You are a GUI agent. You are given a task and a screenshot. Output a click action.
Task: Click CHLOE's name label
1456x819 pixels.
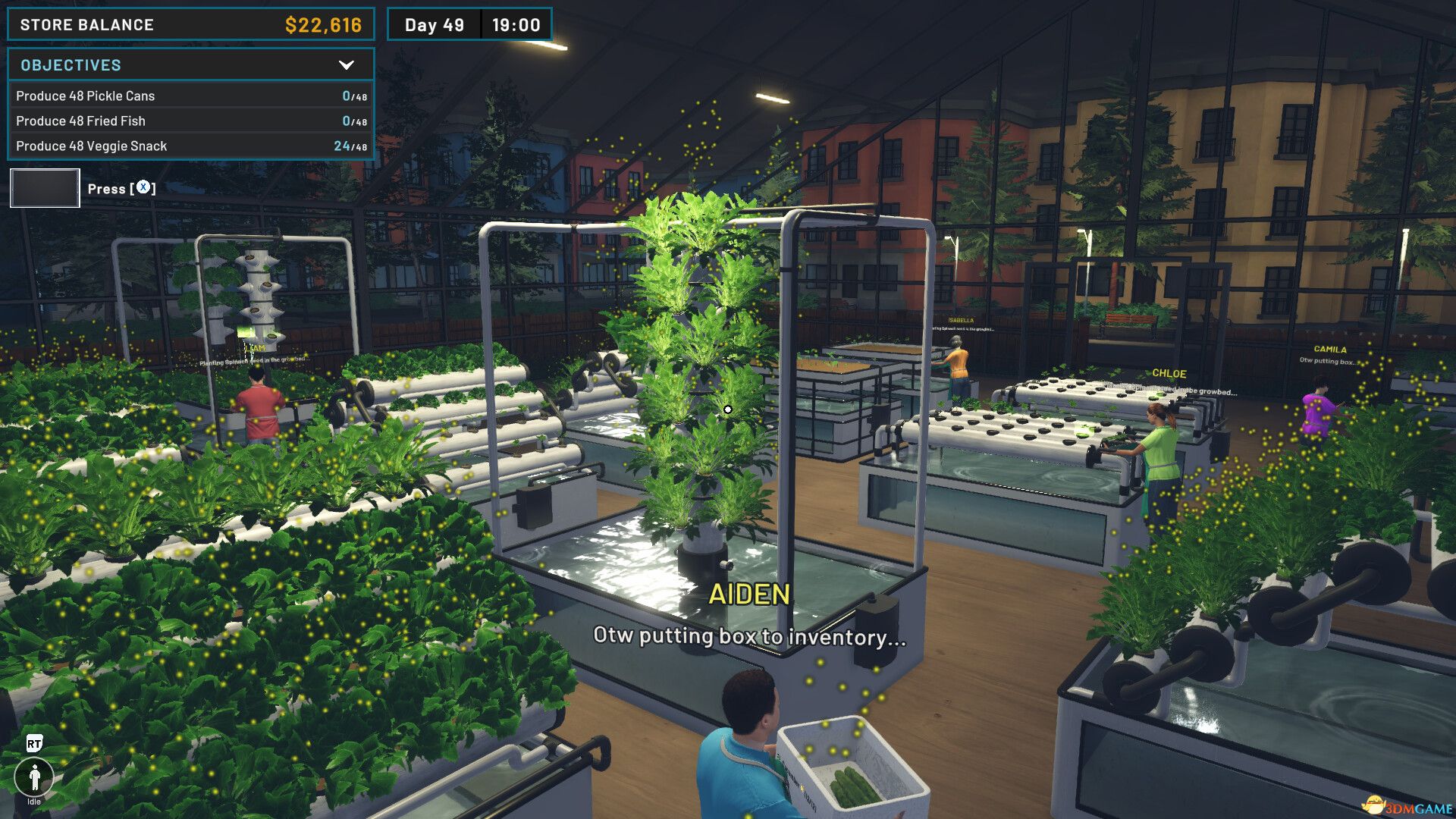(x=1169, y=373)
